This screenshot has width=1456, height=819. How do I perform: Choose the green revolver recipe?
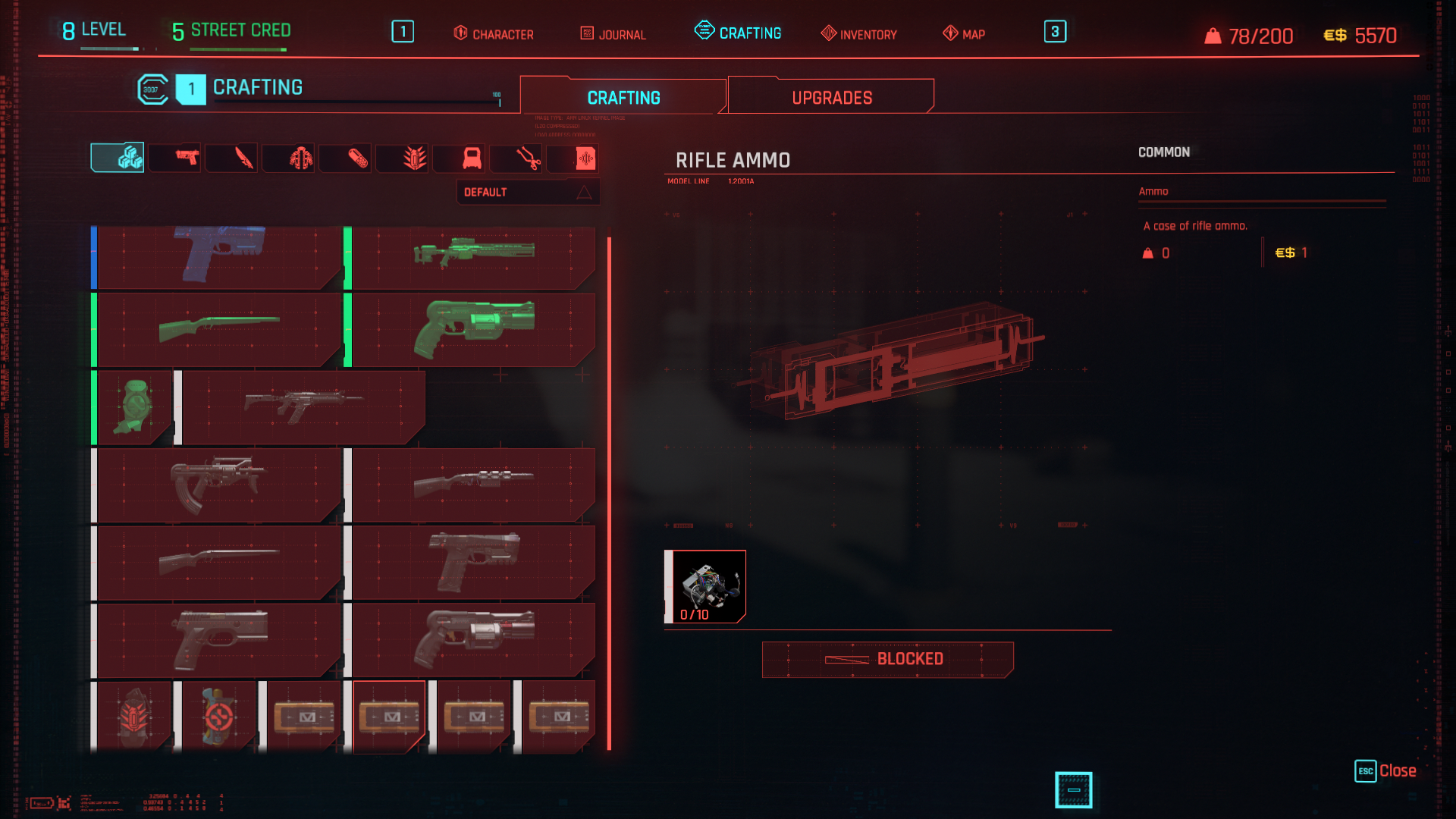click(x=473, y=330)
